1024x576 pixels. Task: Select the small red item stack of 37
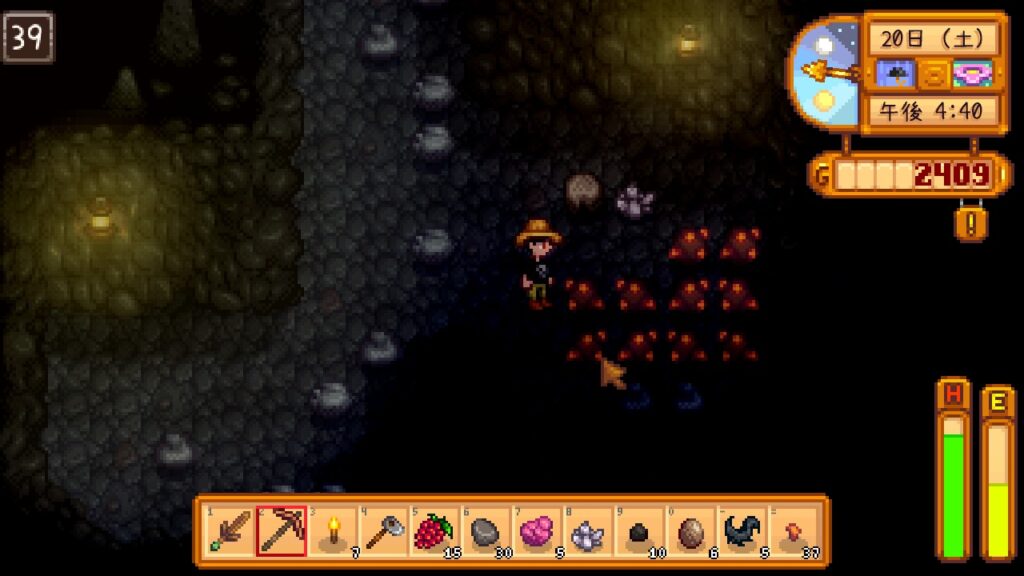point(792,531)
